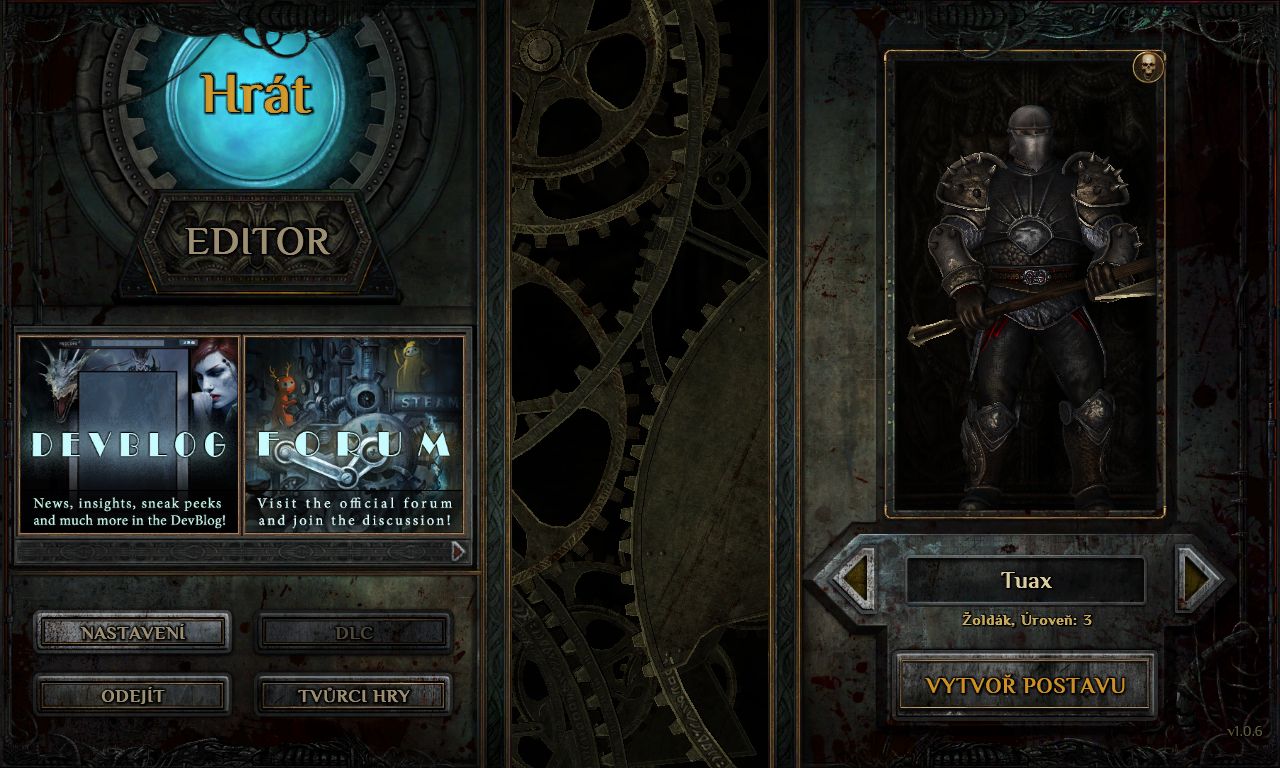Viewport: 1280px width, 768px height.
Task: Visit the official FORUM banner
Action: pyautogui.click(x=355, y=435)
